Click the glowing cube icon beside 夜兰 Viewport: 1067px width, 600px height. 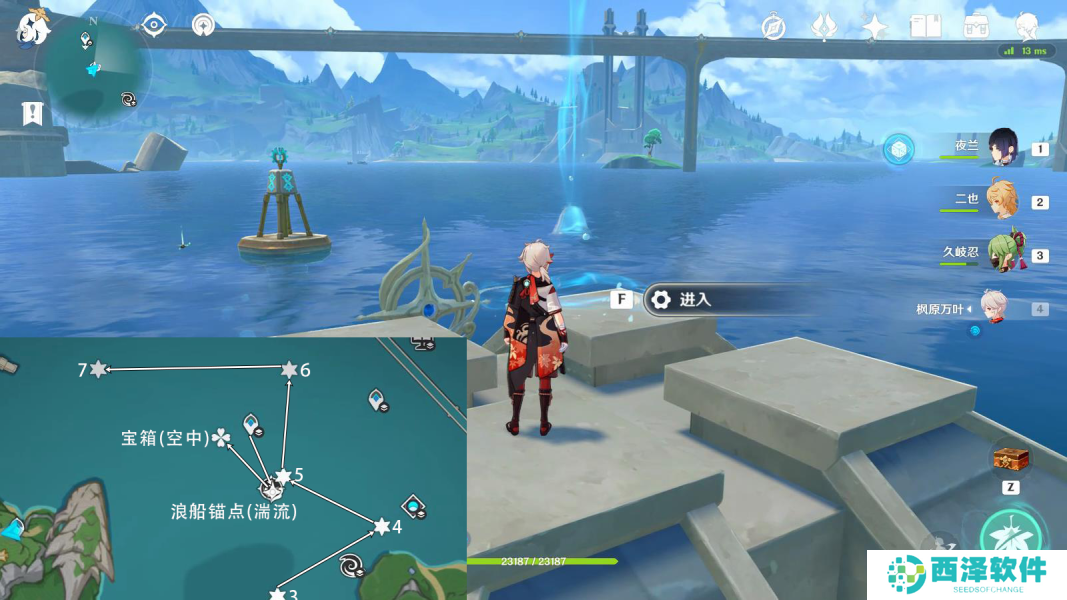click(900, 149)
